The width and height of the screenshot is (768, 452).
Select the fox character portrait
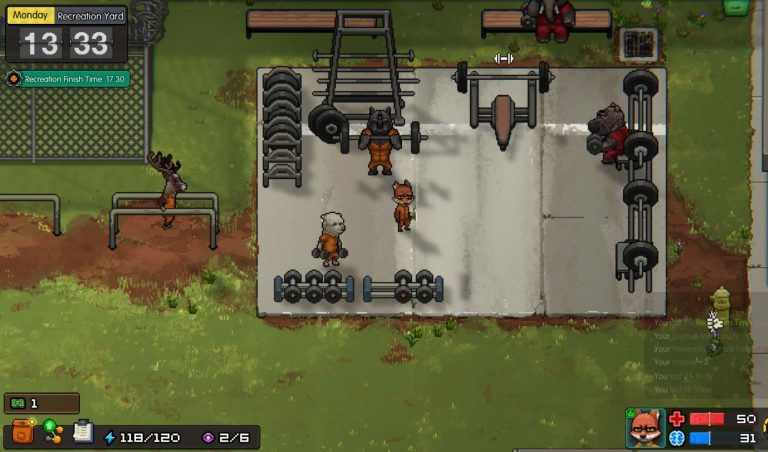click(x=645, y=428)
